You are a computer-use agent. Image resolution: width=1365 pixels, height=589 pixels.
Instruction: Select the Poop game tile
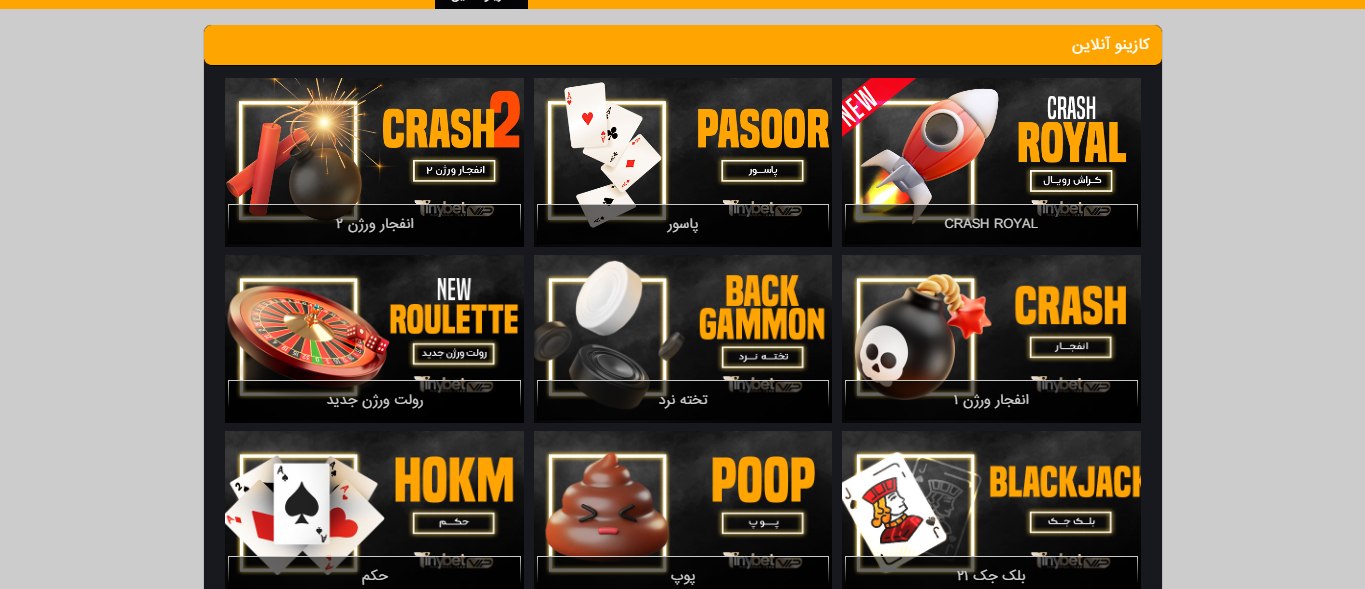click(x=683, y=510)
